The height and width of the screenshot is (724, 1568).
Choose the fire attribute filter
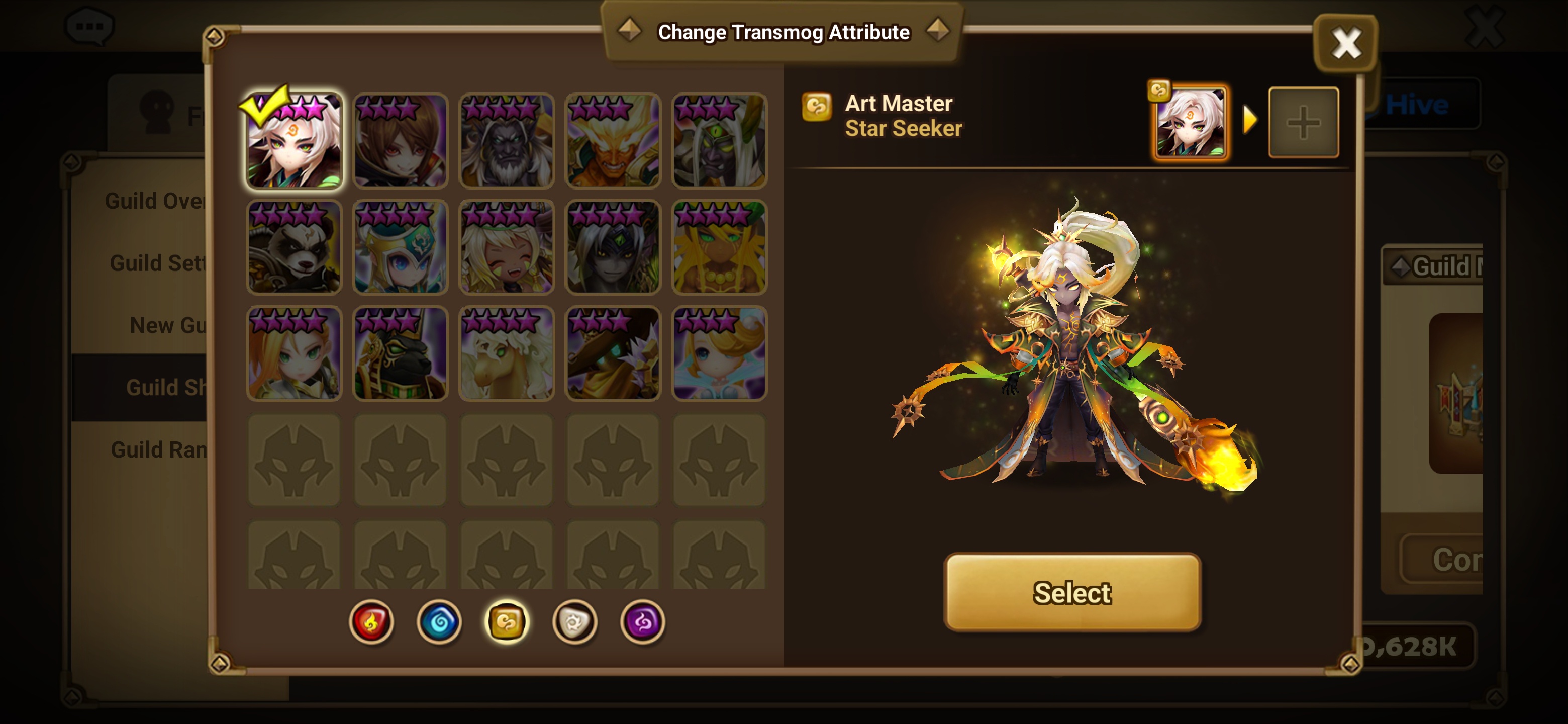(x=371, y=622)
